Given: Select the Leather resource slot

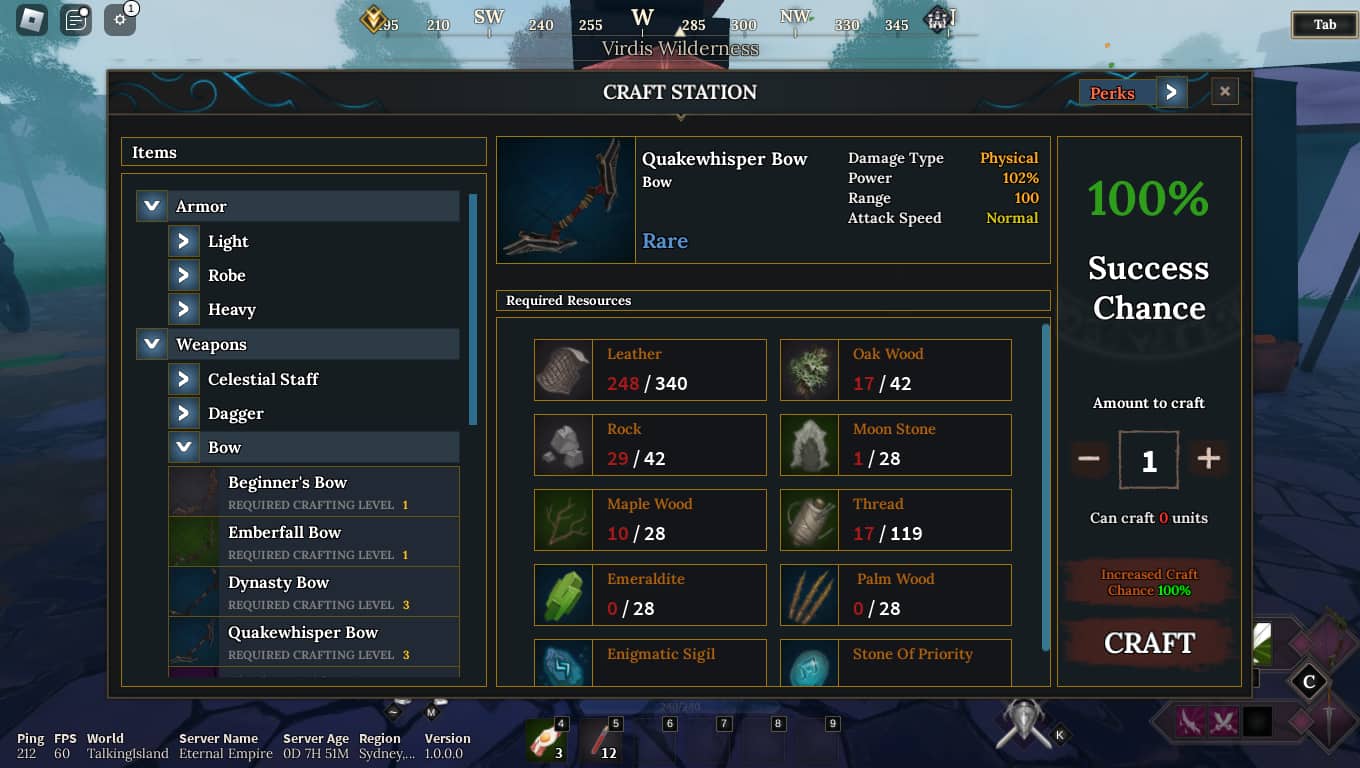Looking at the screenshot, I should 650,370.
